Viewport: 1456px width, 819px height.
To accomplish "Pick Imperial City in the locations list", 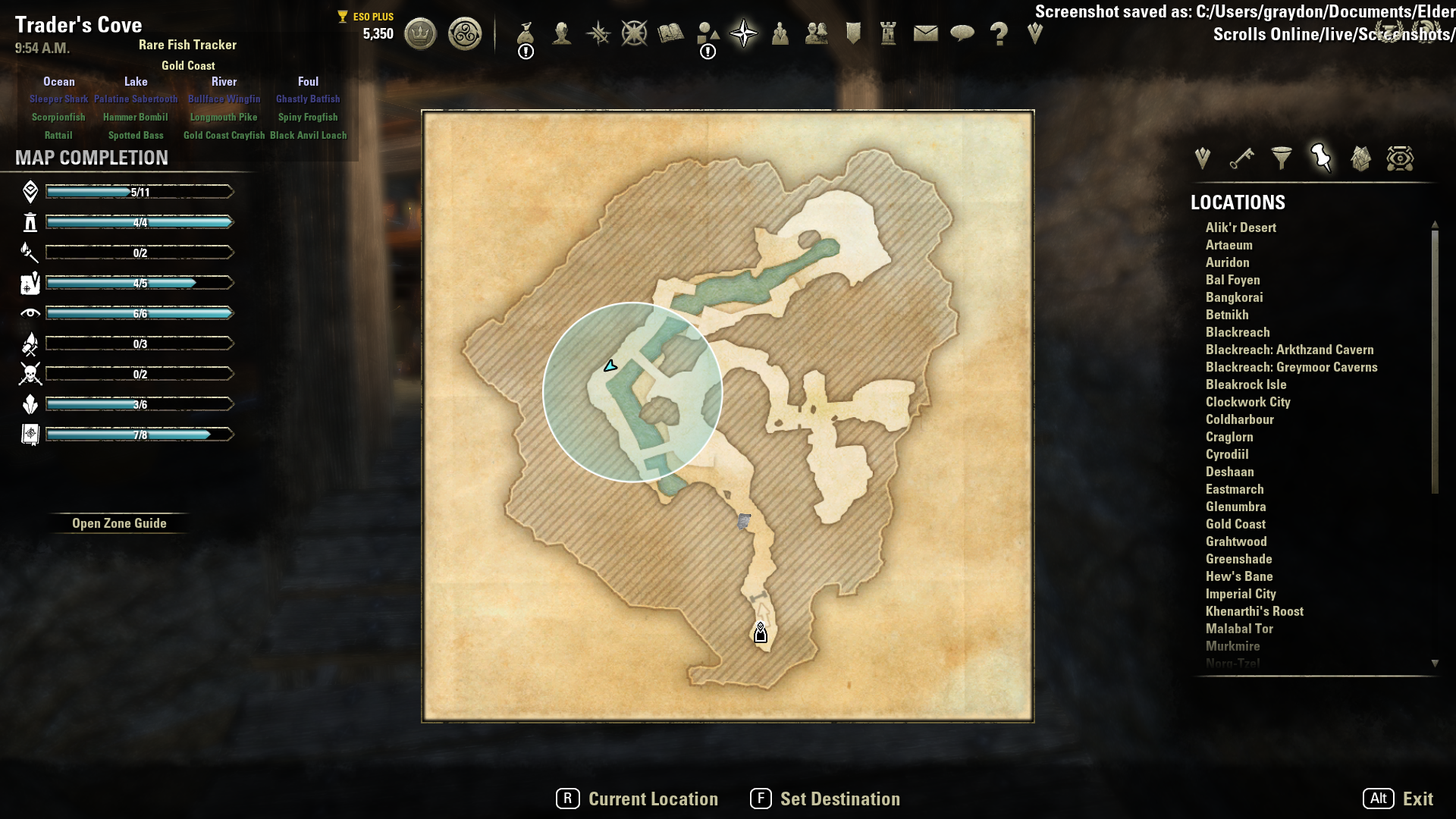I will pyautogui.click(x=1241, y=594).
